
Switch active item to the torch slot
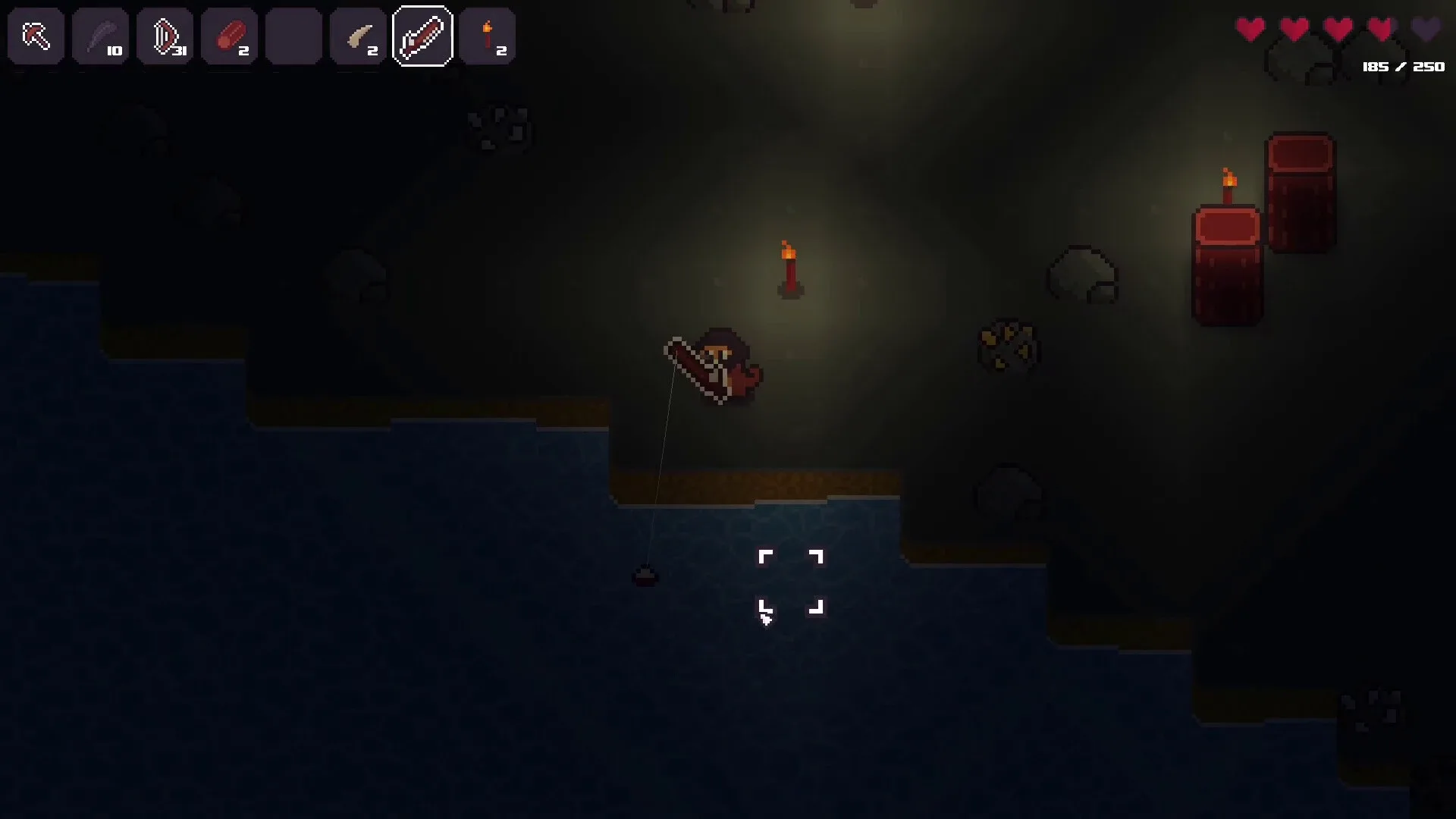[488, 36]
